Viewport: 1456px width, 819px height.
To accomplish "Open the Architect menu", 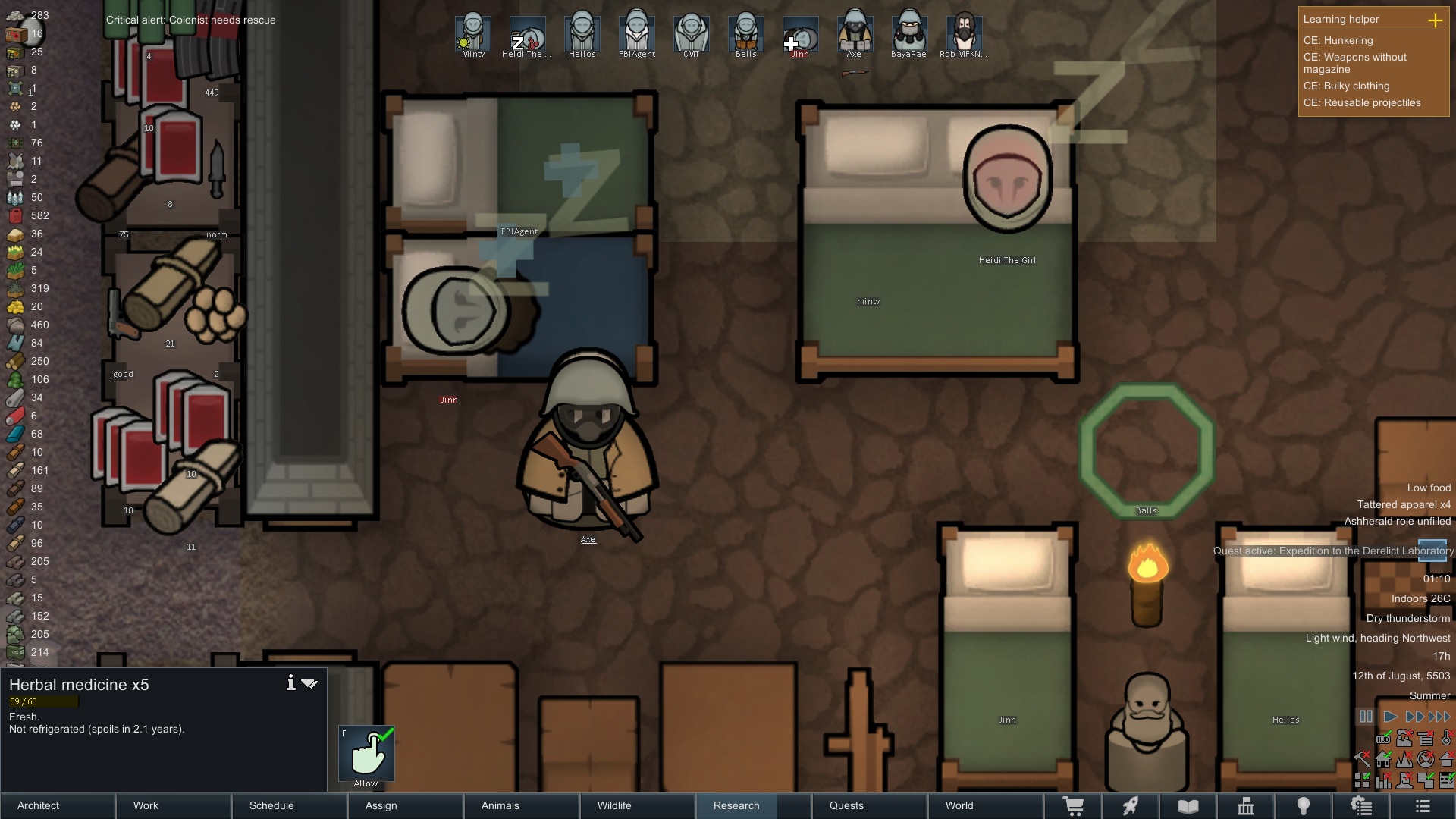I will pos(38,806).
